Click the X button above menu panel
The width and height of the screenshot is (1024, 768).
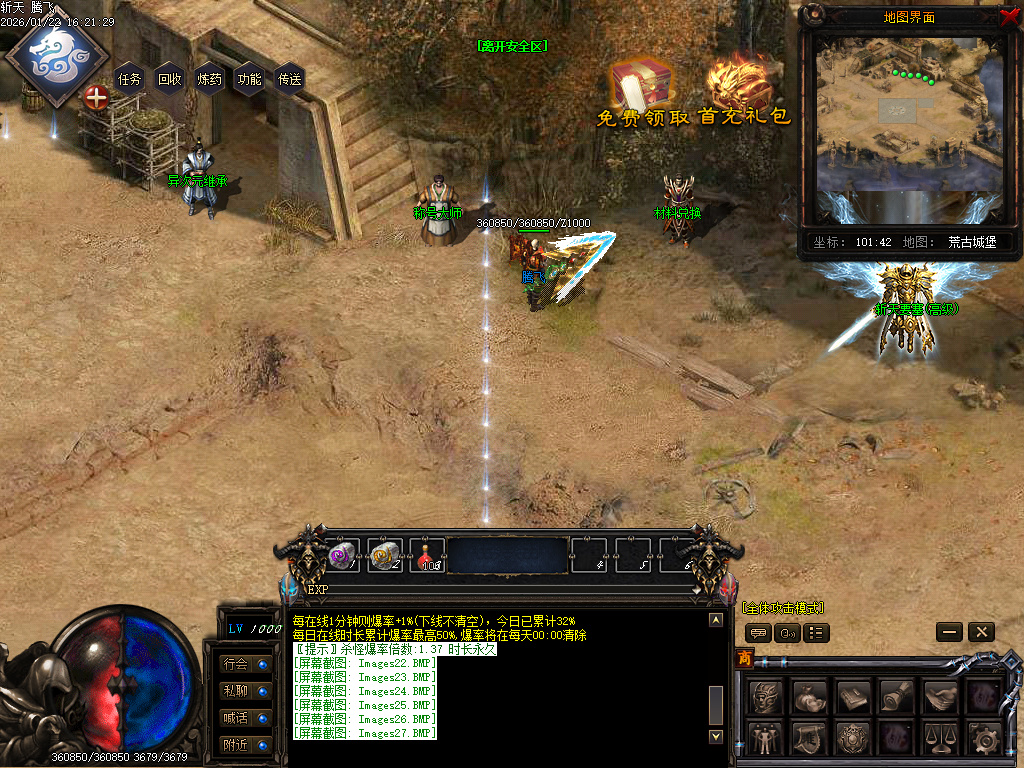(x=981, y=632)
